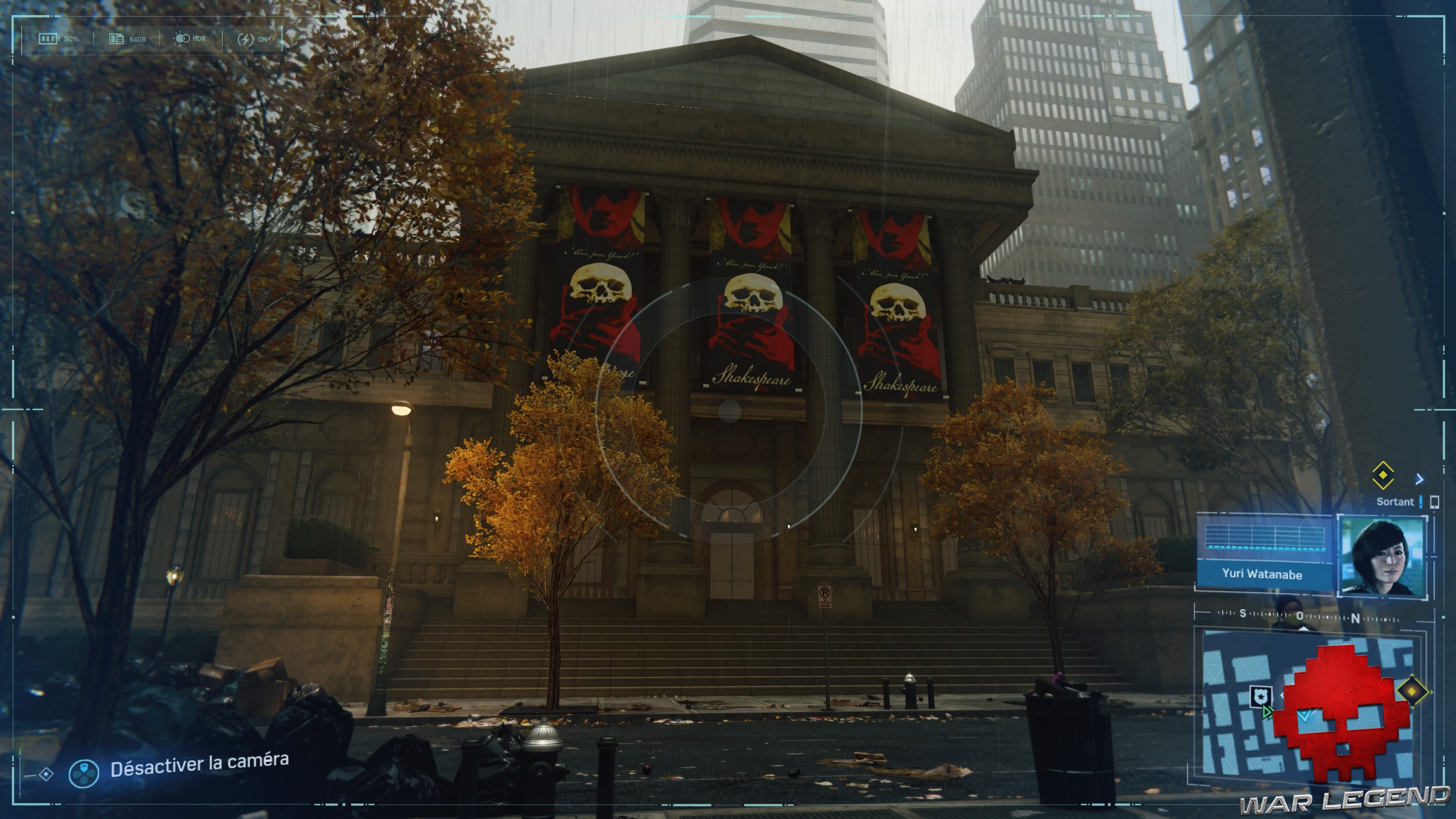Screen dimensions: 1456x819
Task: Select the battery status icon
Action: tap(48, 39)
